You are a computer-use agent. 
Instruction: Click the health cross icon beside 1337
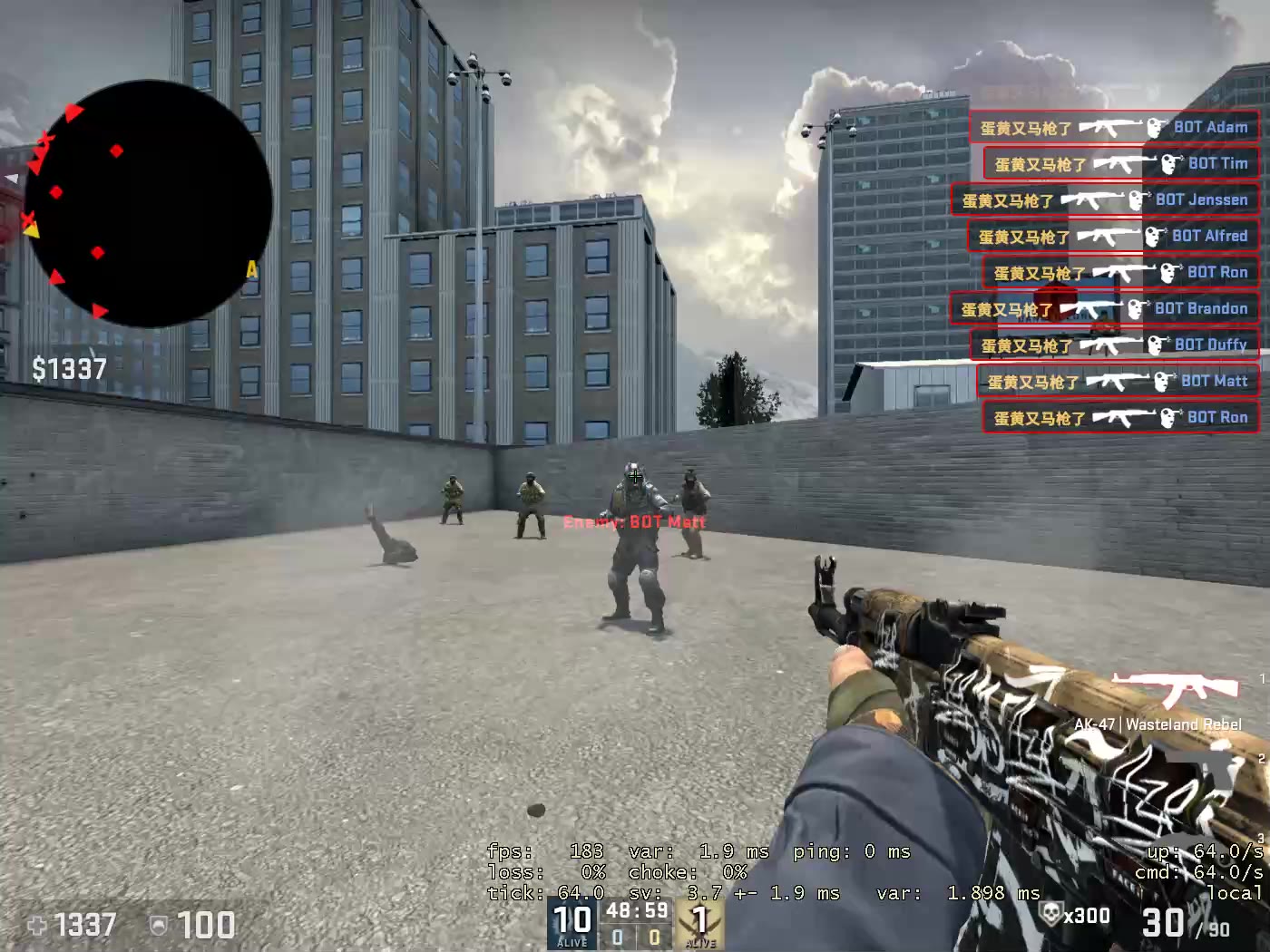tap(36, 926)
